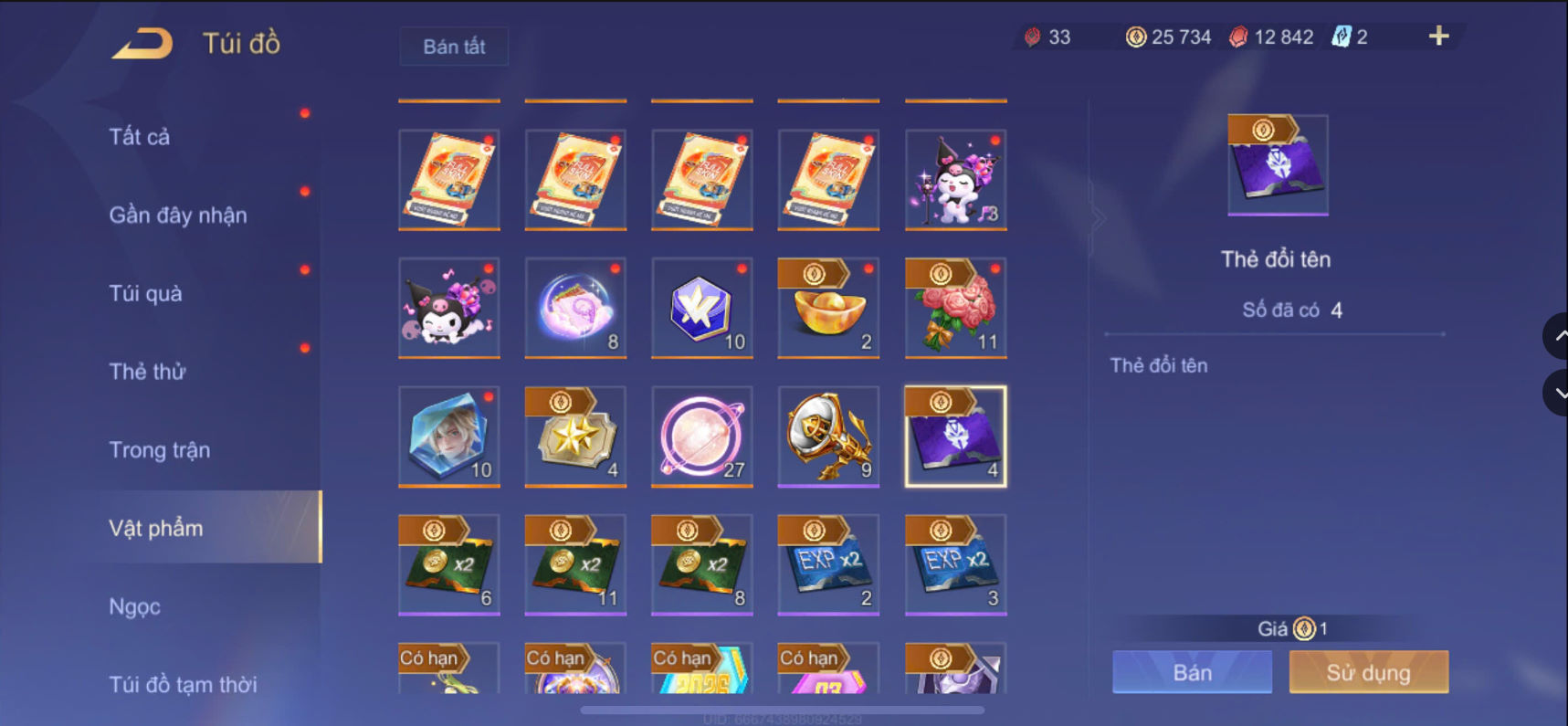Select the blue hero shard item showing 10

(x=448, y=437)
